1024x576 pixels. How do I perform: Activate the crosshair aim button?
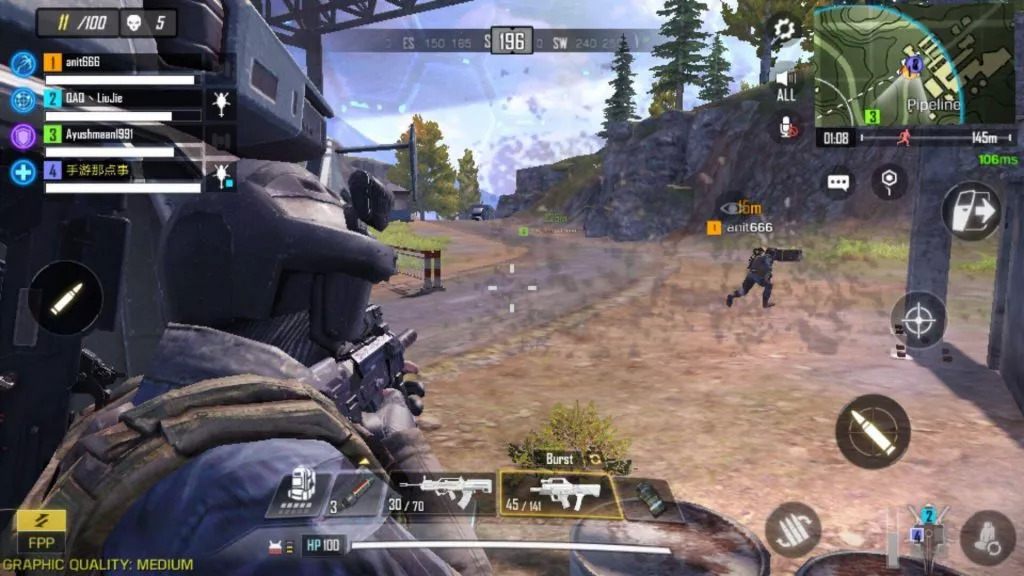point(920,320)
